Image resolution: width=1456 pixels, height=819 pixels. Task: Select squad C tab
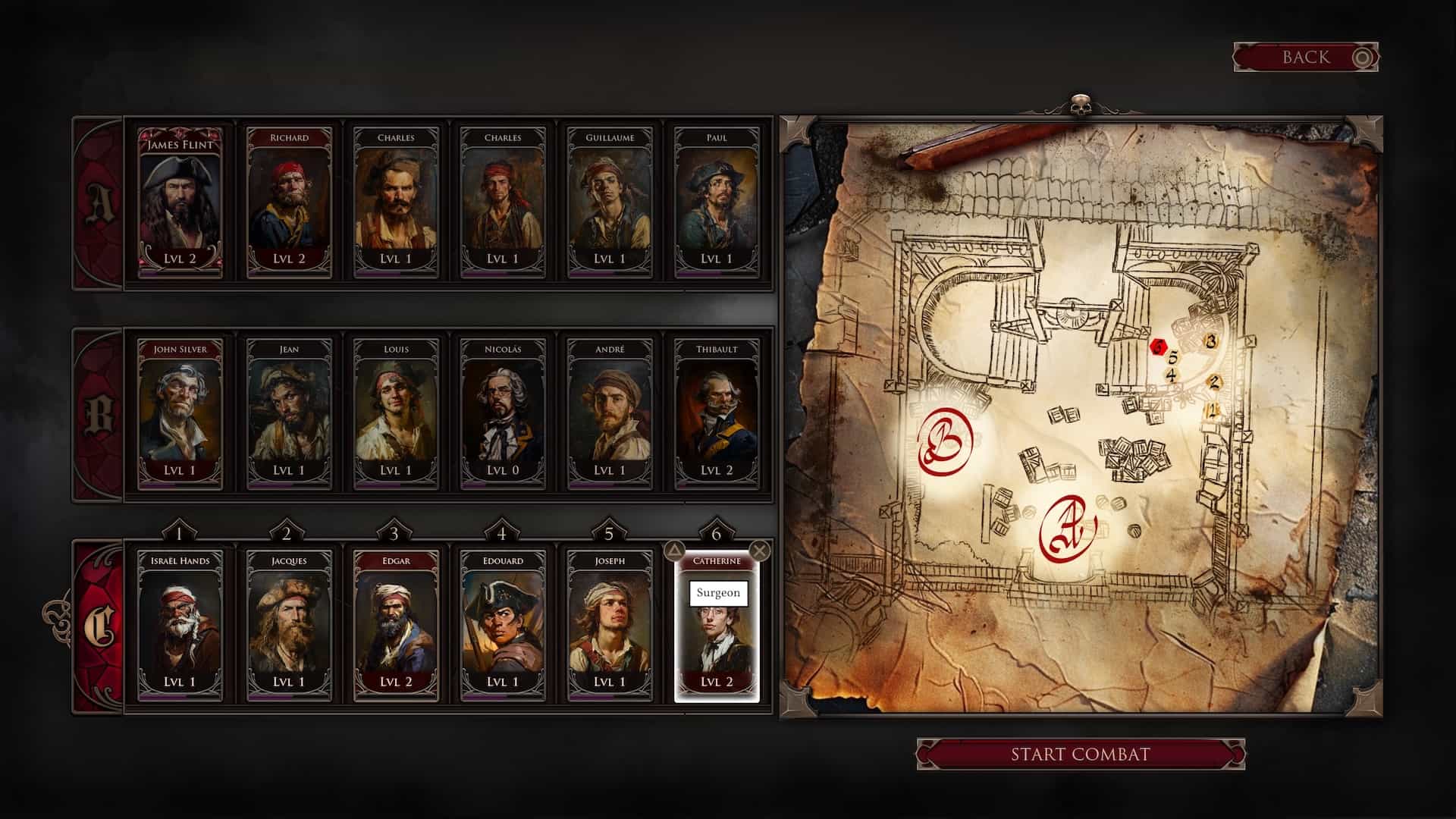[x=99, y=626]
